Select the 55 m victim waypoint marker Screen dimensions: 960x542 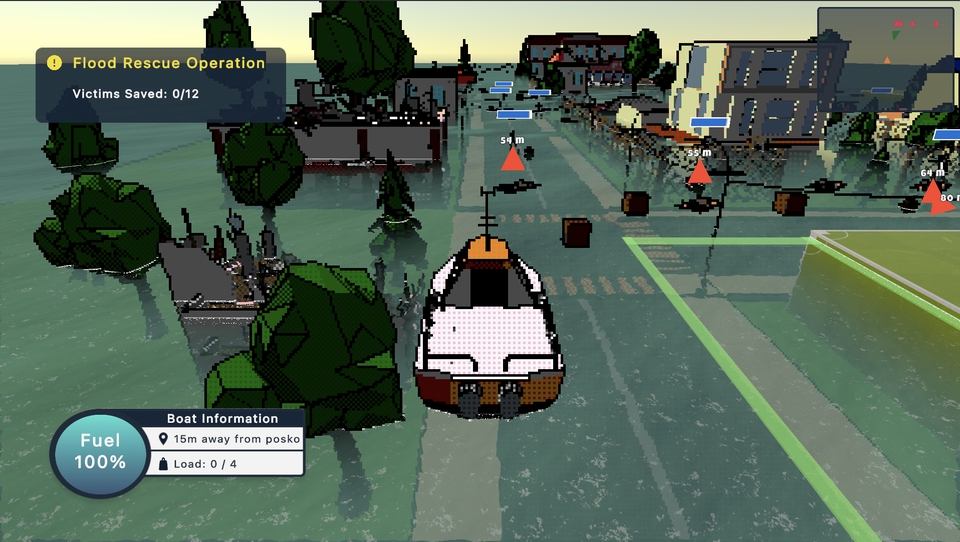click(700, 171)
